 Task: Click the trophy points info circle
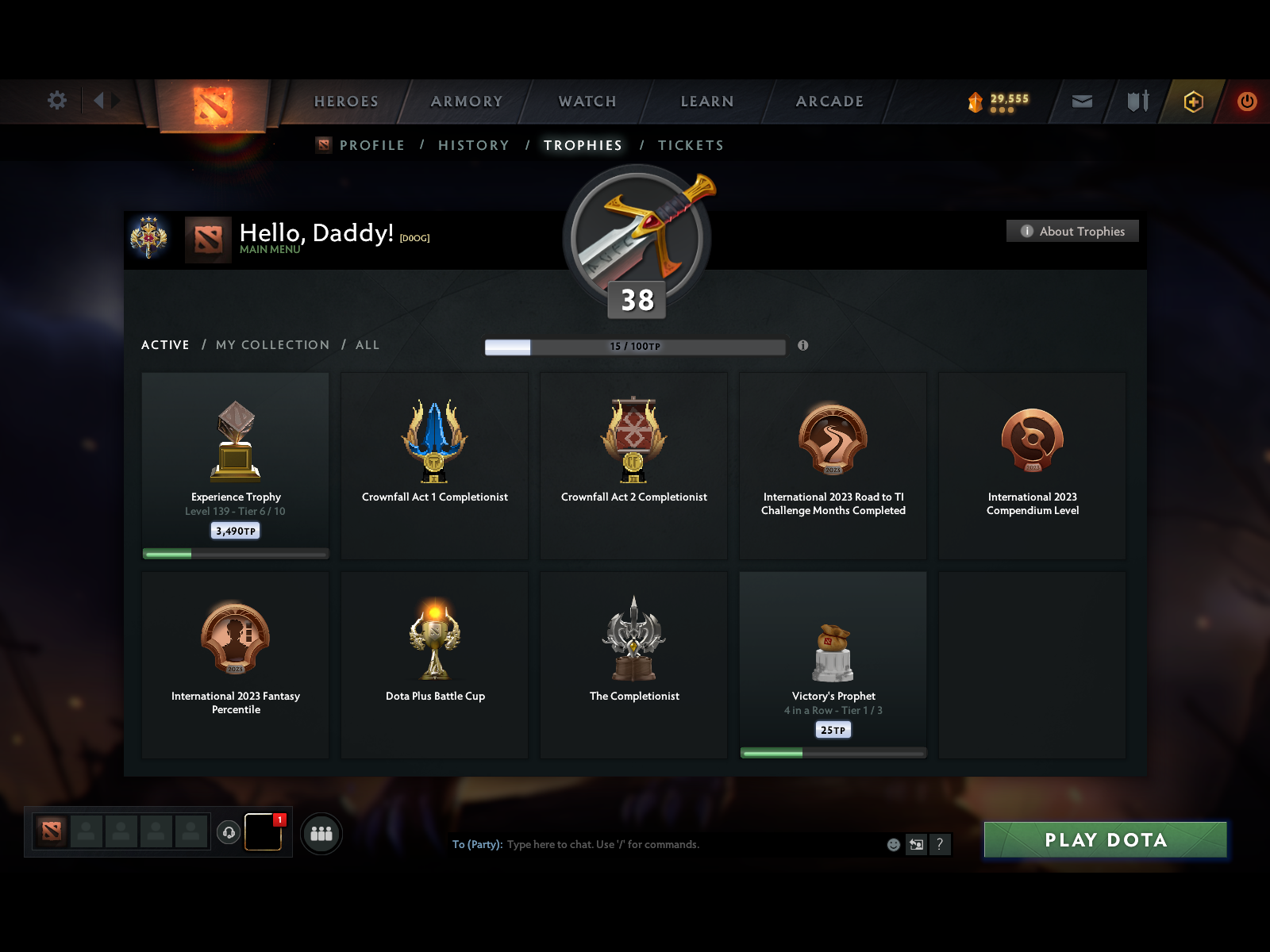(802, 346)
